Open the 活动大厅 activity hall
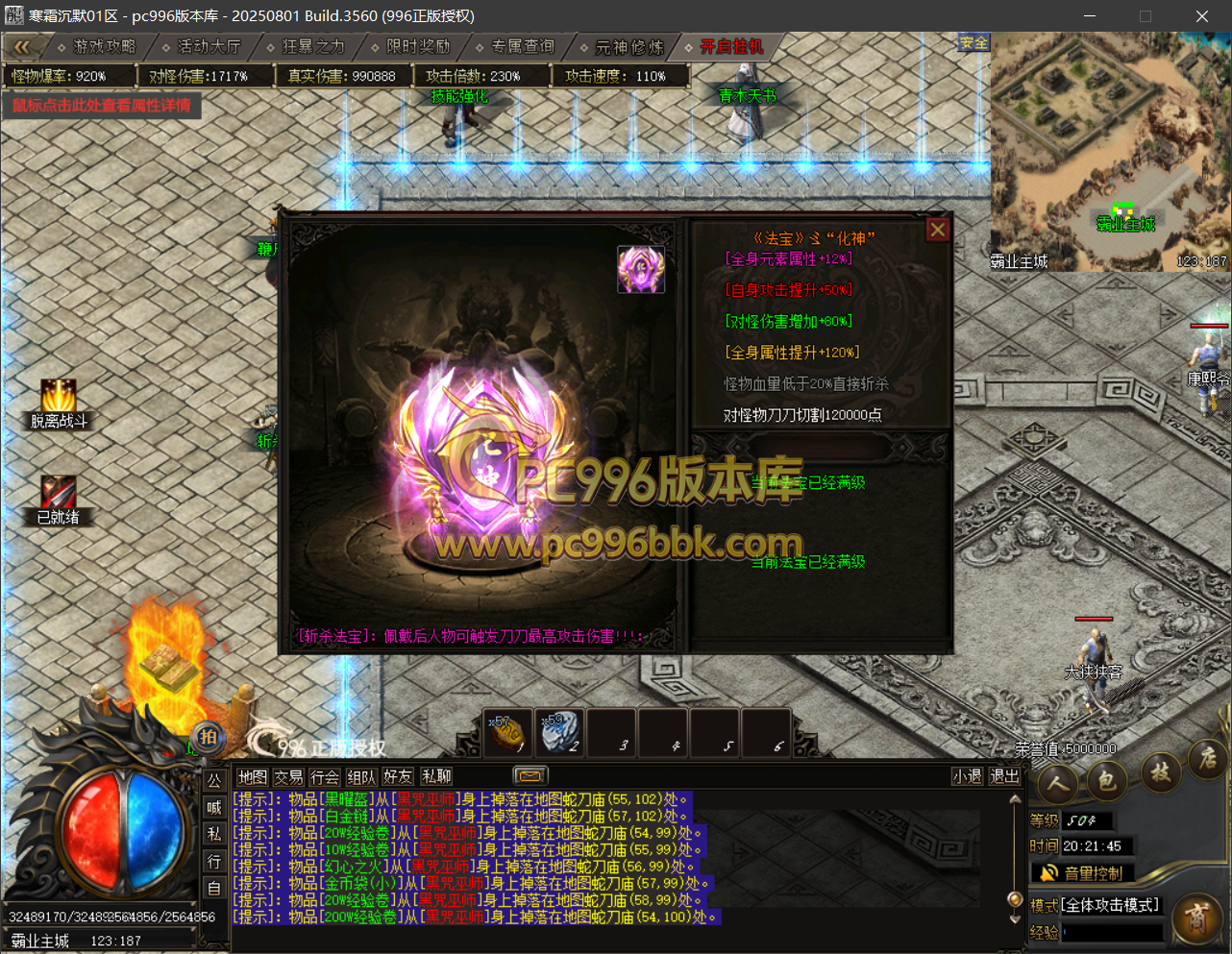The width and height of the screenshot is (1232, 954). click(x=208, y=46)
